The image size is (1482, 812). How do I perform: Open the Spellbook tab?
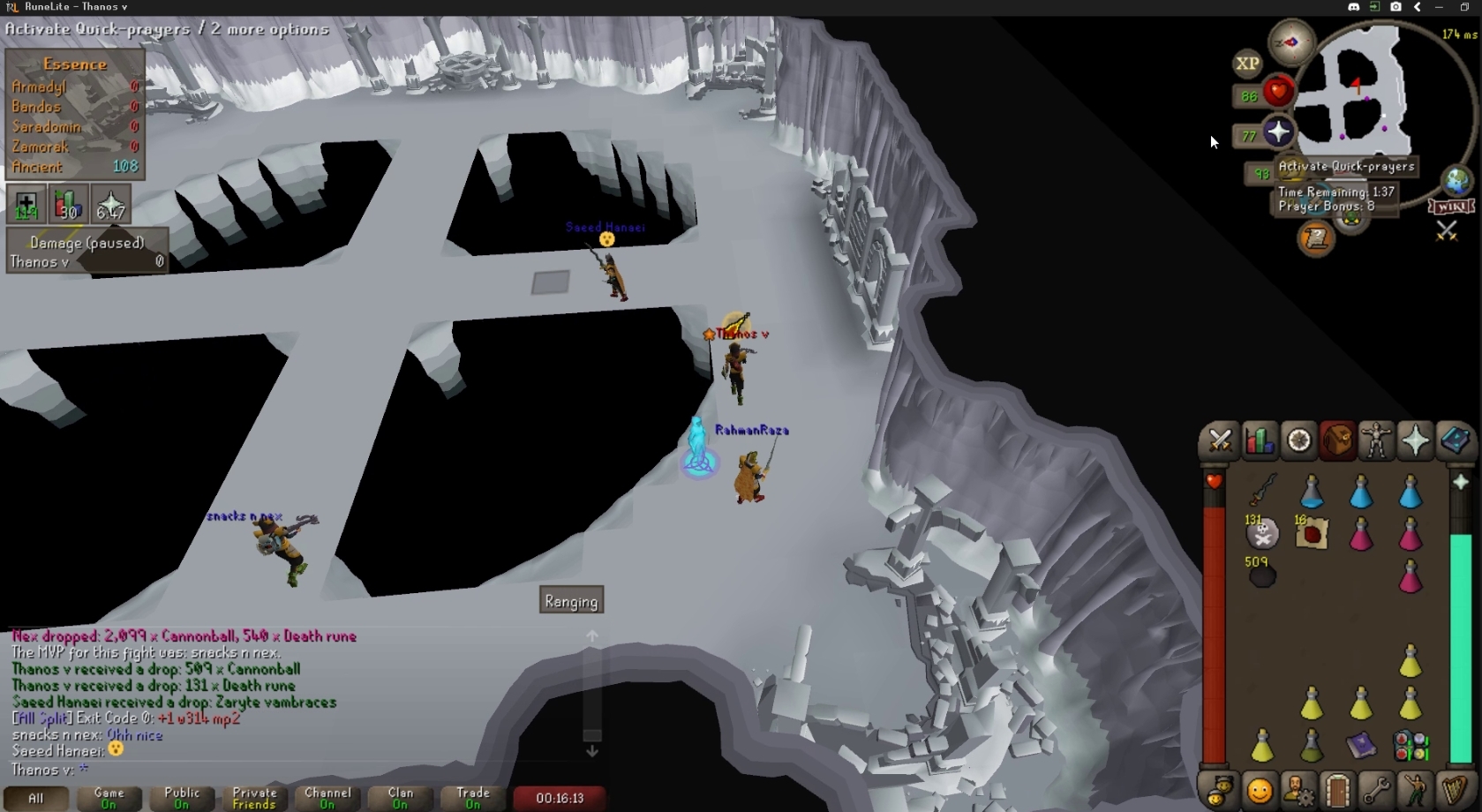1454,440
